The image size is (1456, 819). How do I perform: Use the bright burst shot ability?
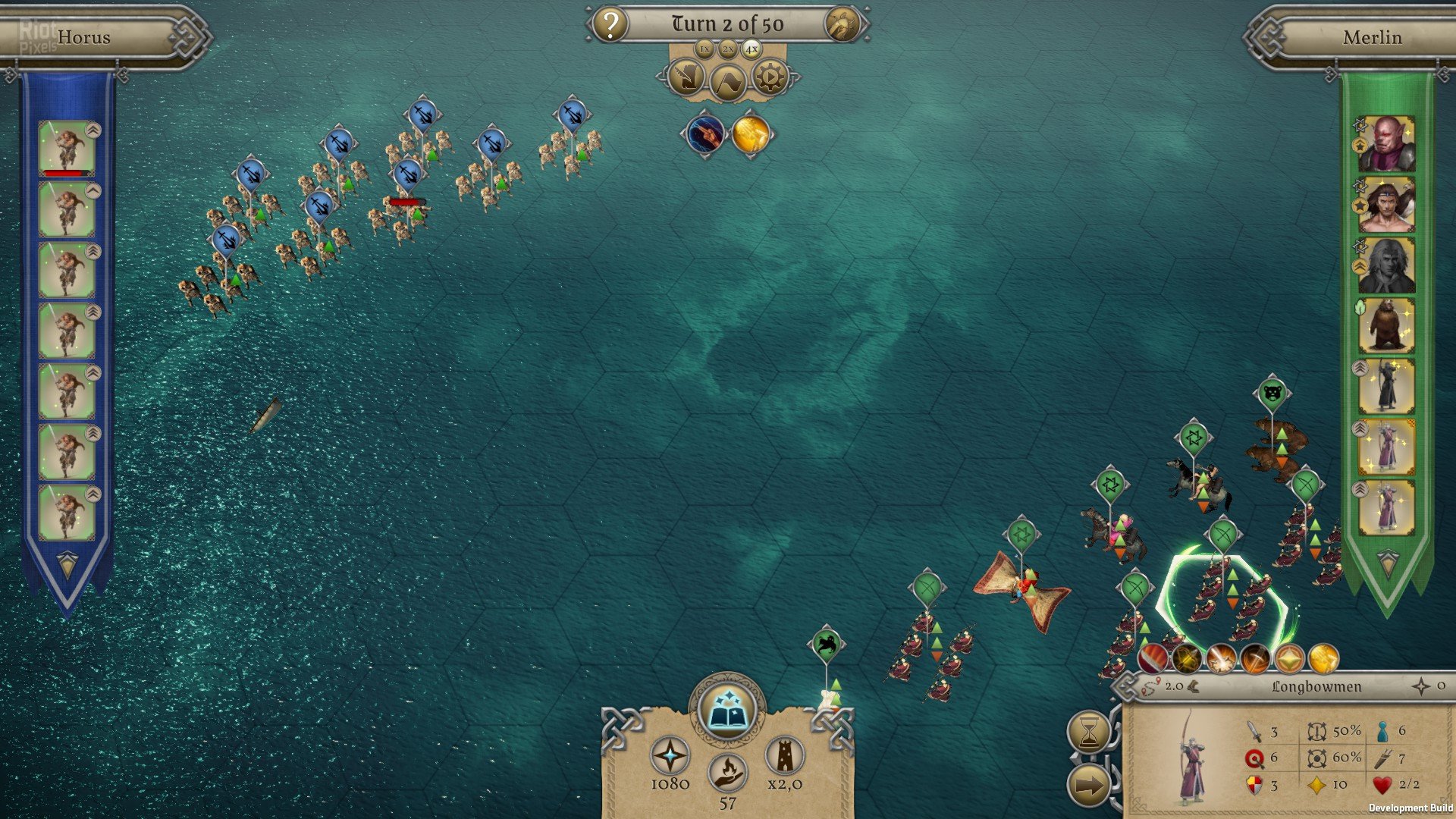1221,659
